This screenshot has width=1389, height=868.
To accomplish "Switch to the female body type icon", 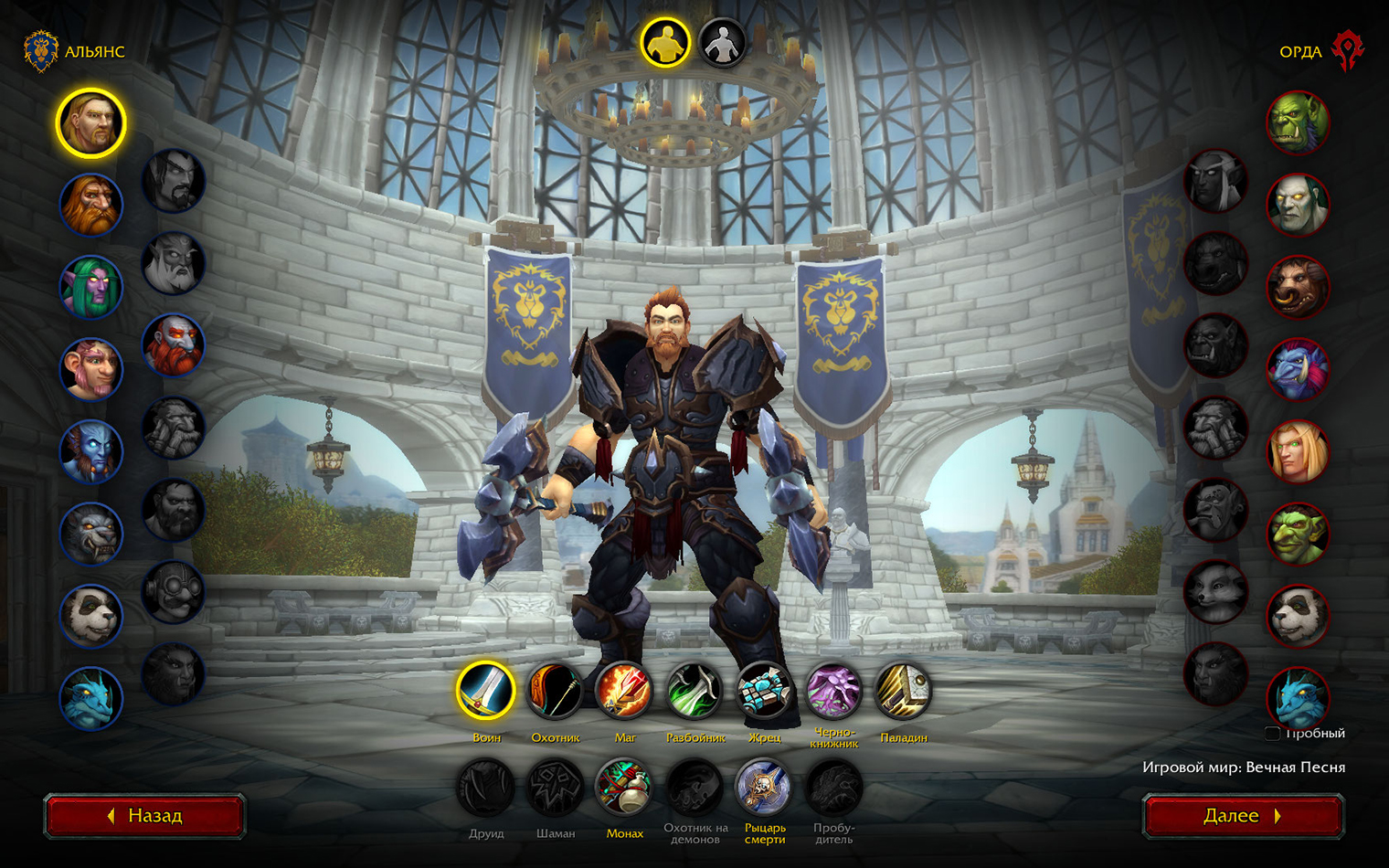I will pos(722,43).
